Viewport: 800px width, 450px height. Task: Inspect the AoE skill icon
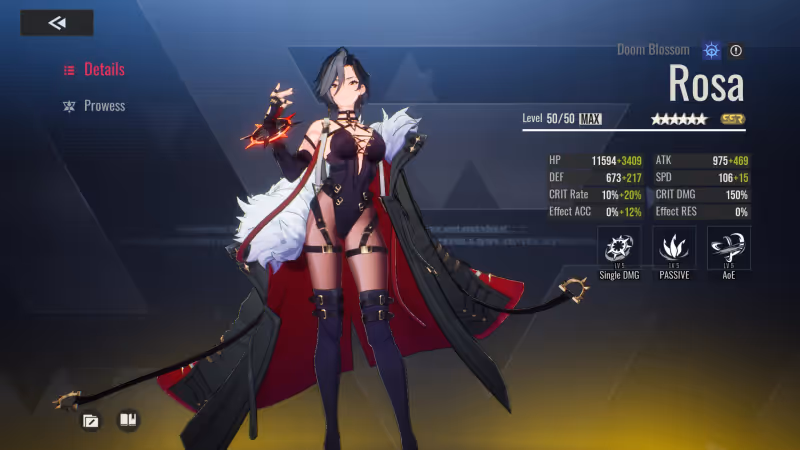(x=728, y=247)
